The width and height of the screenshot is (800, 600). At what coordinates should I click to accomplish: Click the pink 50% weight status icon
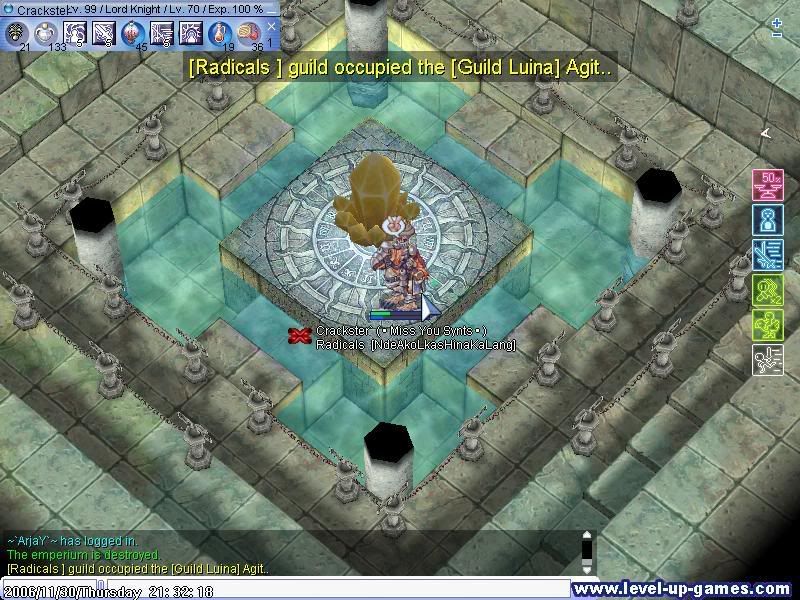click(766, 185)
